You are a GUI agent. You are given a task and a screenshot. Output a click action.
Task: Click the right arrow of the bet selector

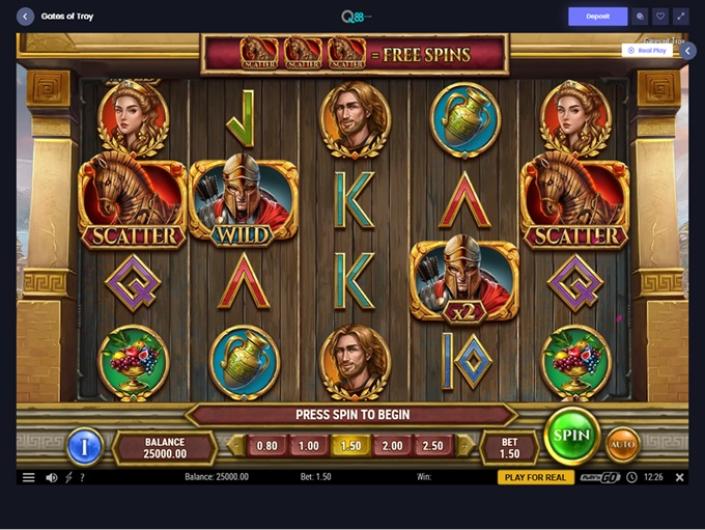465,446
